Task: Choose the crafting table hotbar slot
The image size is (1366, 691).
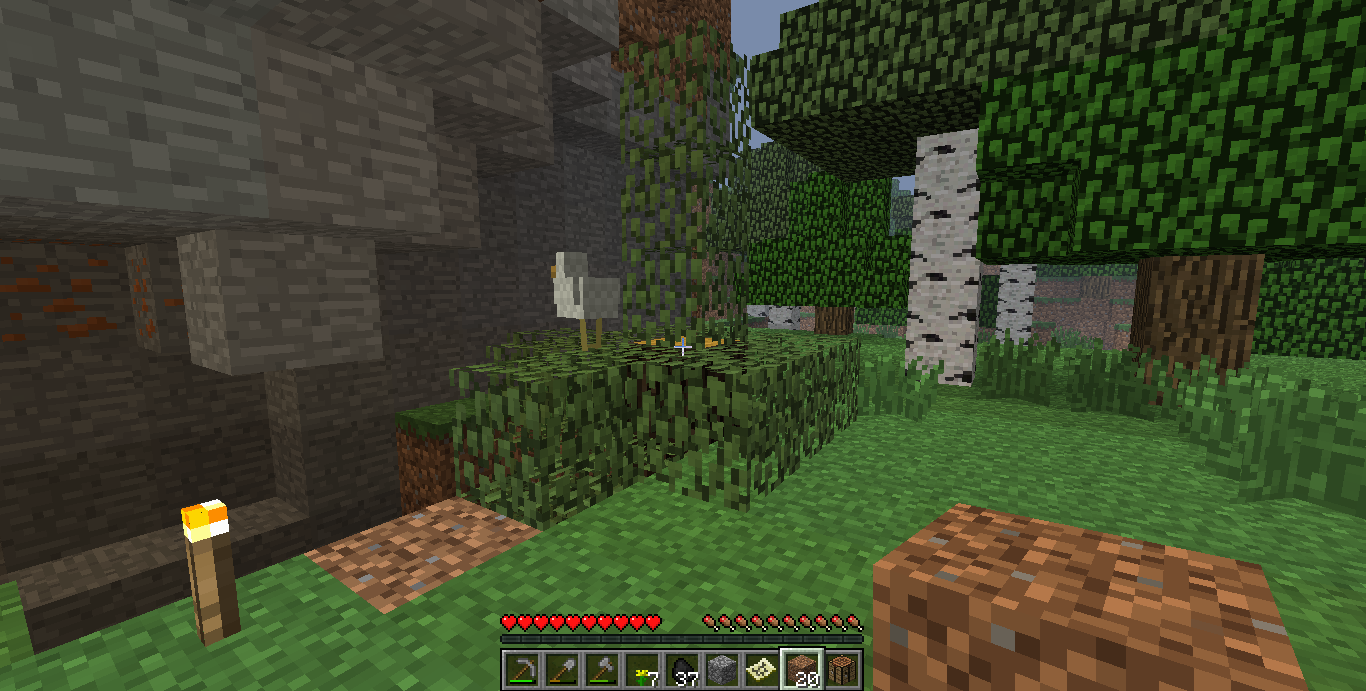Action: coord(841,668)
